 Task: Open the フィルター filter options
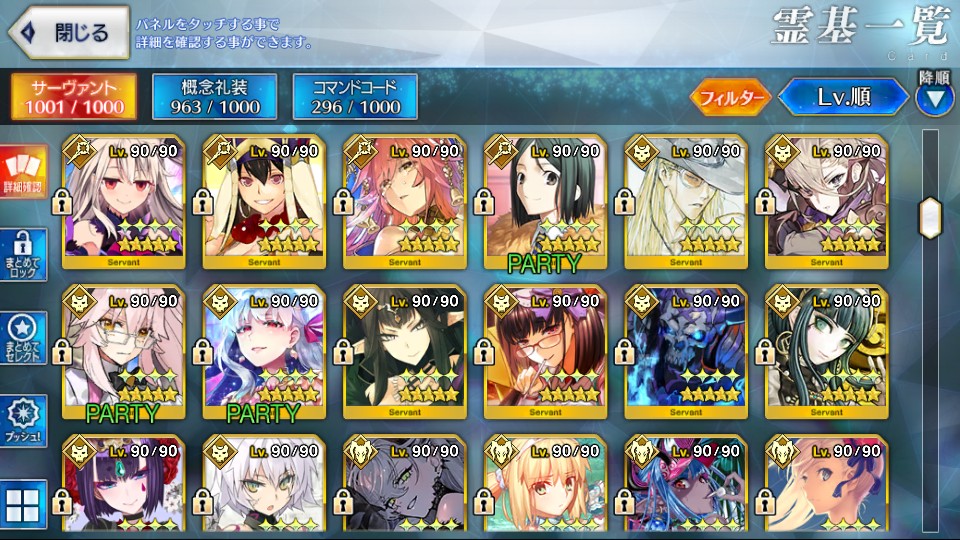pyautogui.click(x=729, y=97)
